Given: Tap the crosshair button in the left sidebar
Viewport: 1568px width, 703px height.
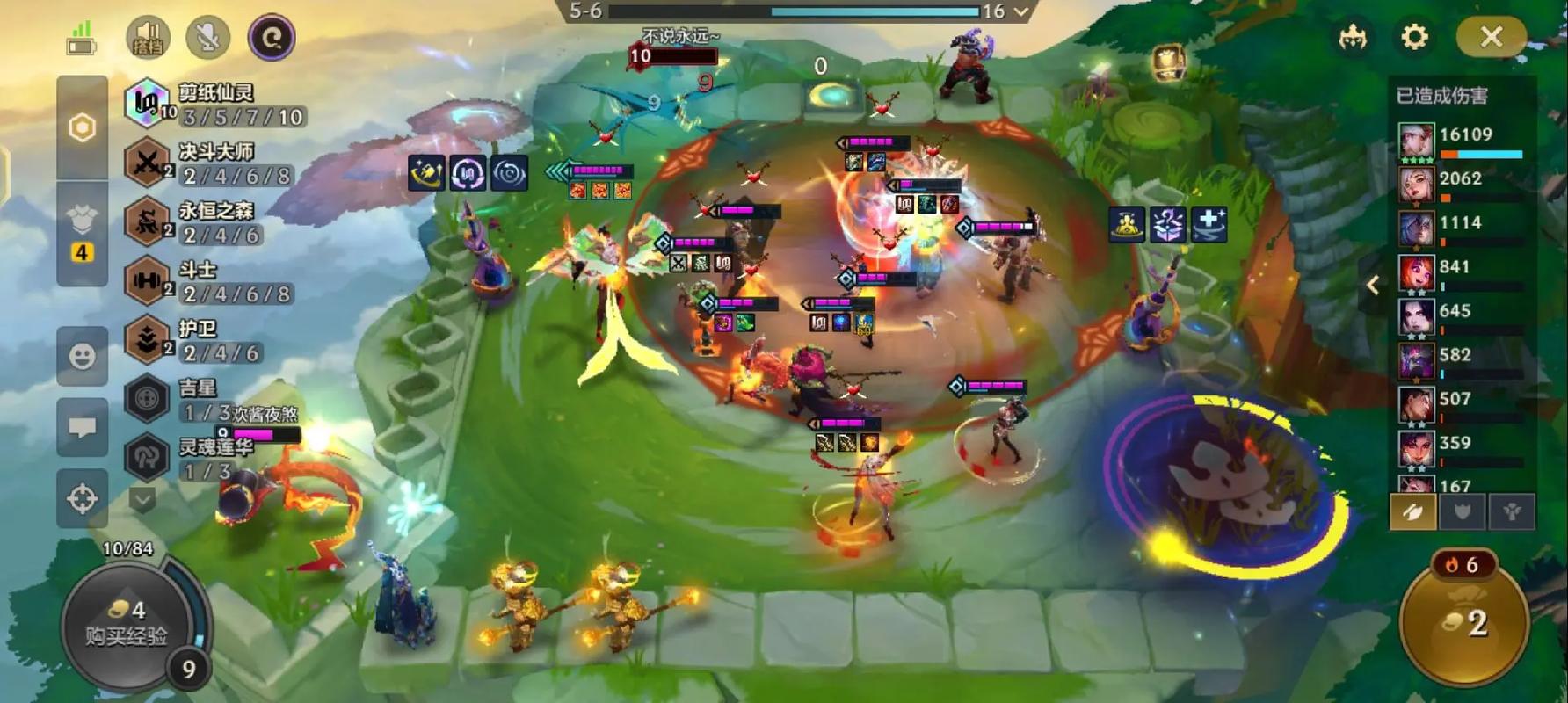Looking at the screenshot, I should pyautogui.click(x=83, y=498).
